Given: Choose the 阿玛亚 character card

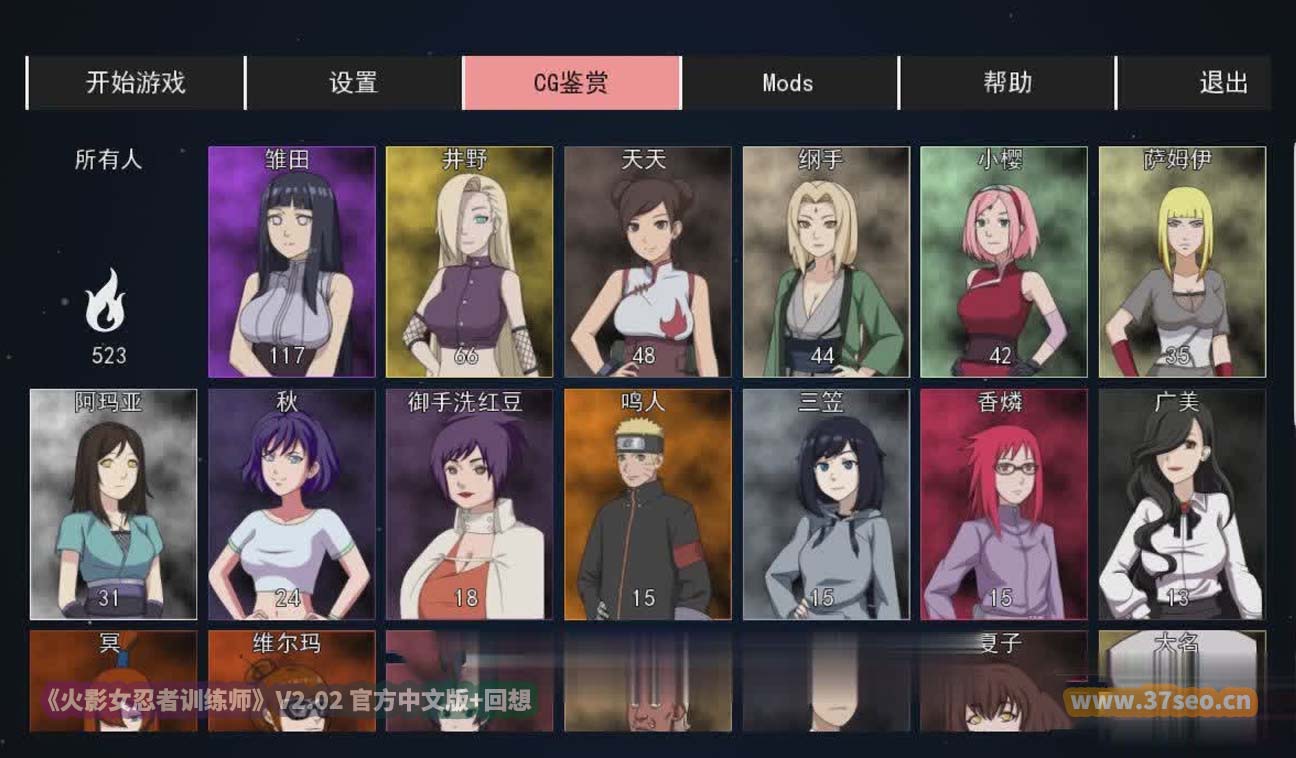Looking at the screenshot, I should [x=113, y=504].
